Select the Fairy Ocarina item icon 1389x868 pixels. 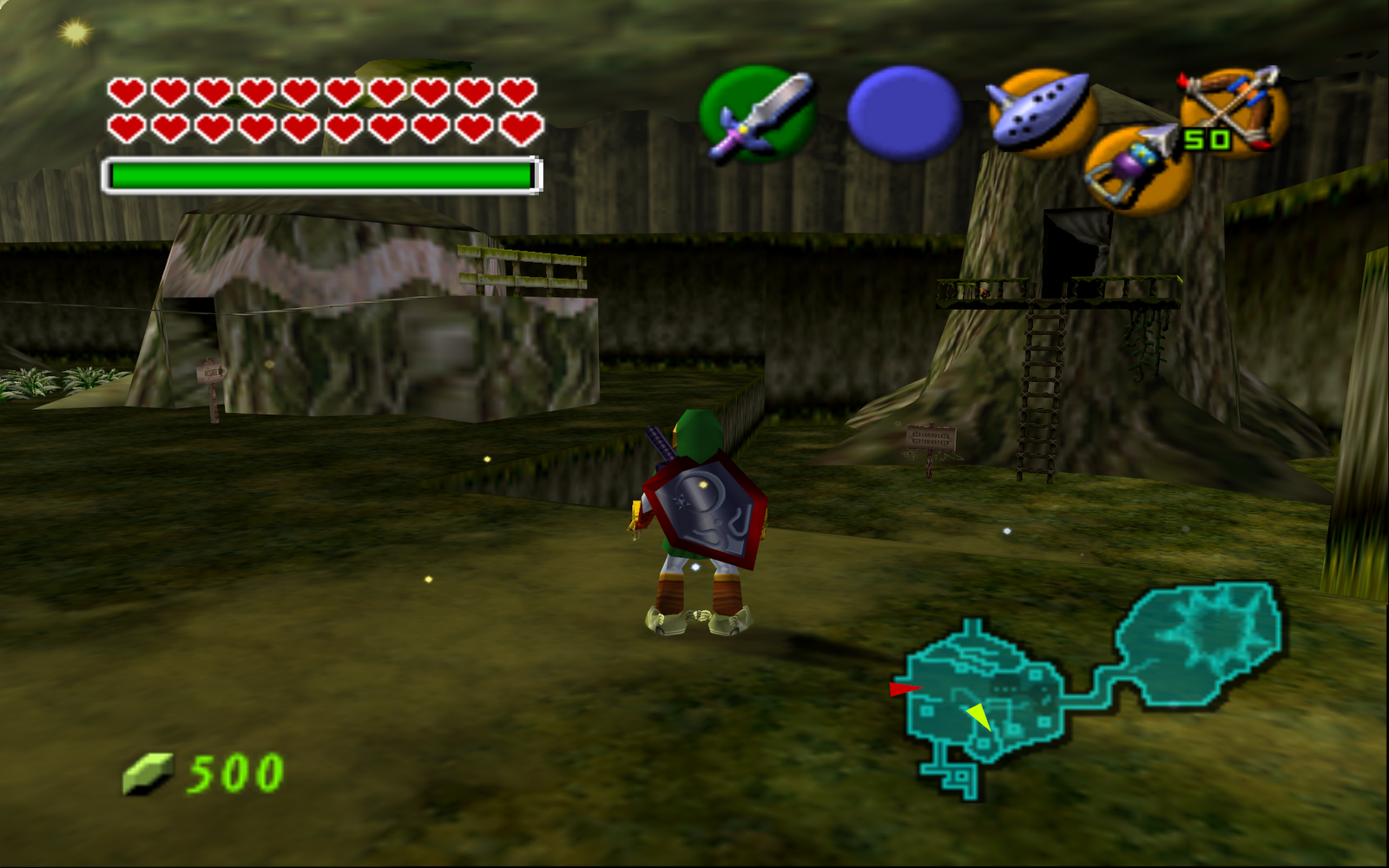pyautogui.click(x=1040, y=108)
